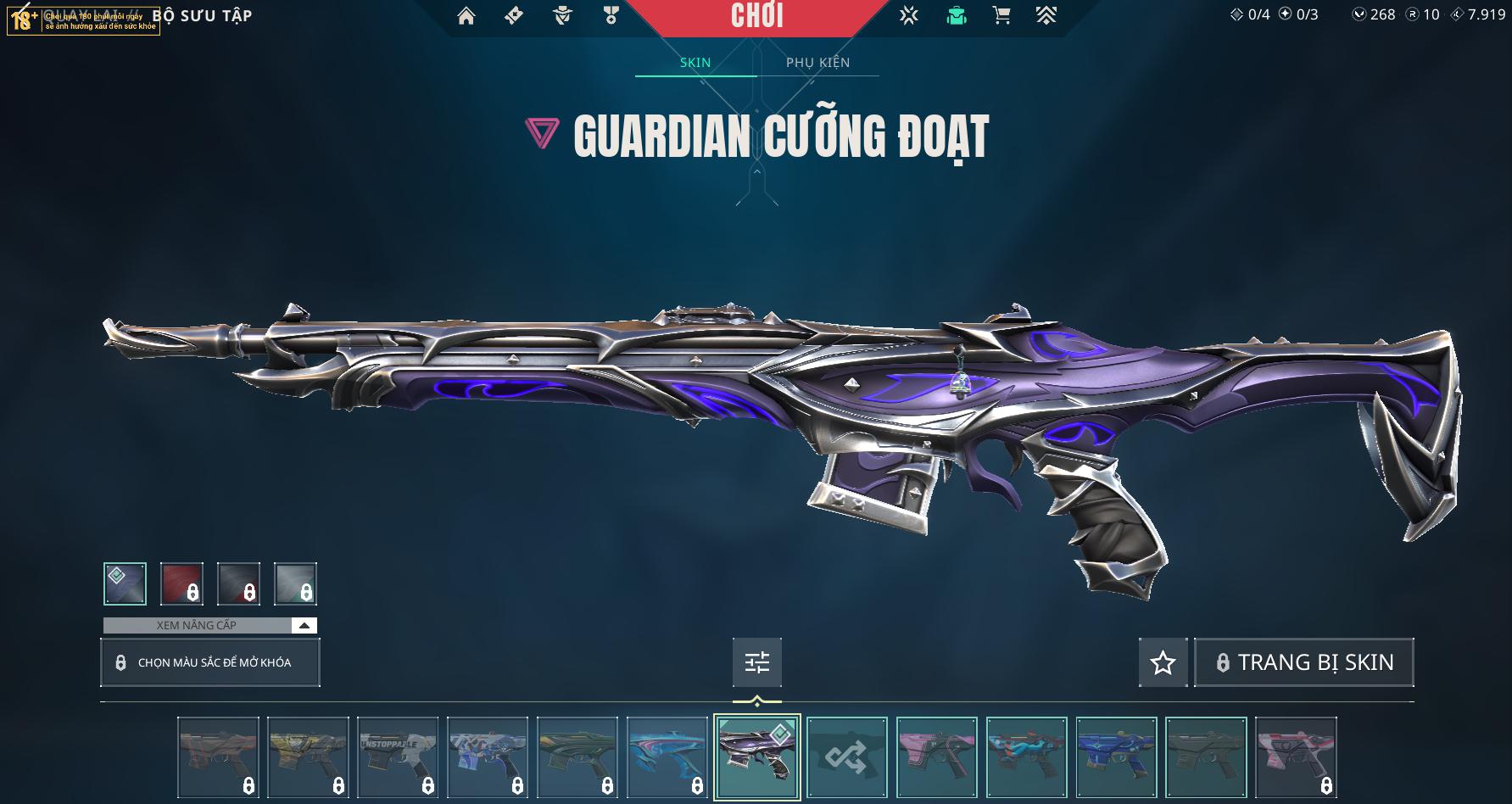This screenshot has width=1512, height=804.
Task: Click the red CHƠI play button
Action: pyautogui.click(x=757, y=17)
